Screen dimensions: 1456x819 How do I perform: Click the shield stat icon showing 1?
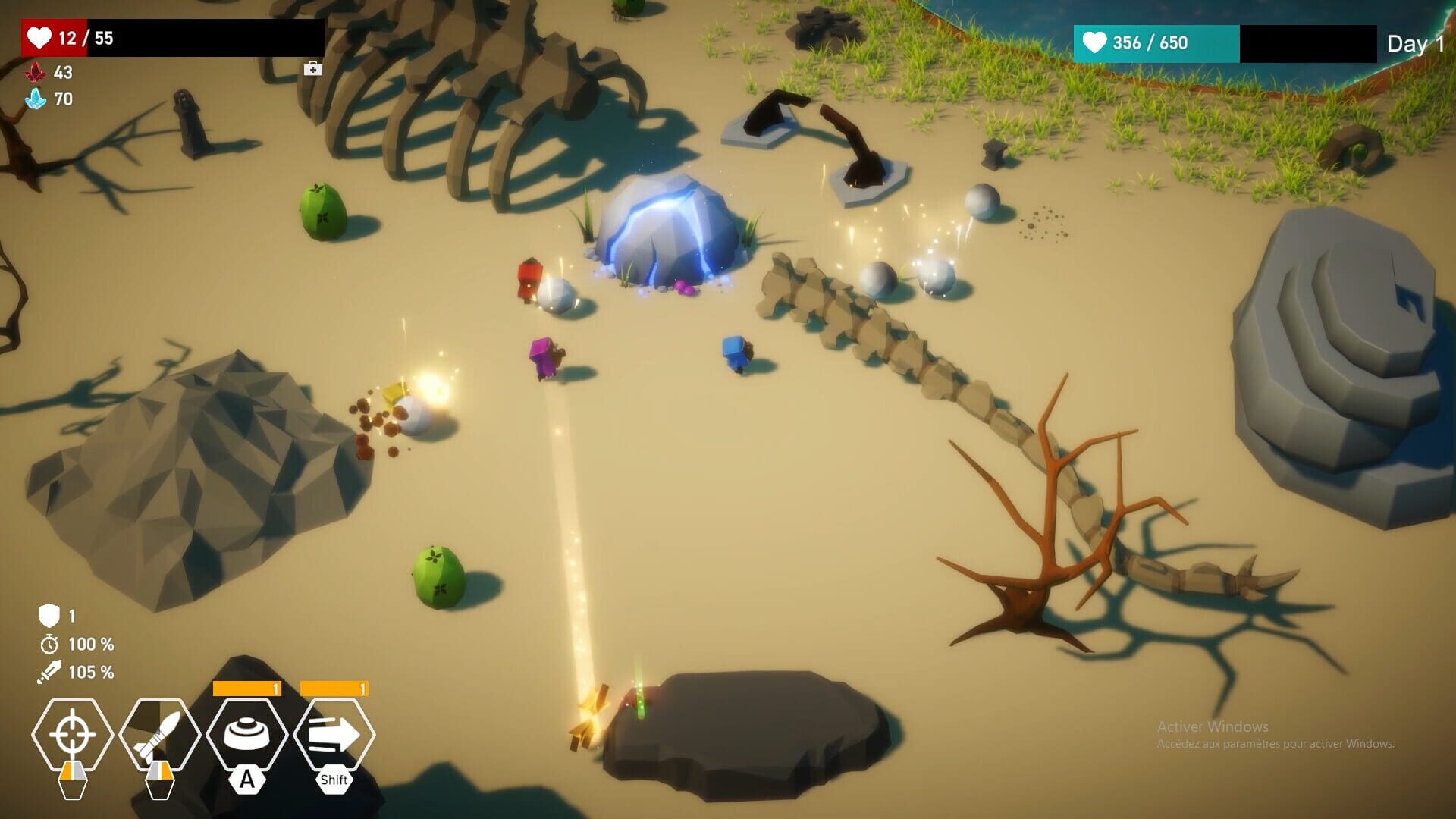[x=47, y=616]
